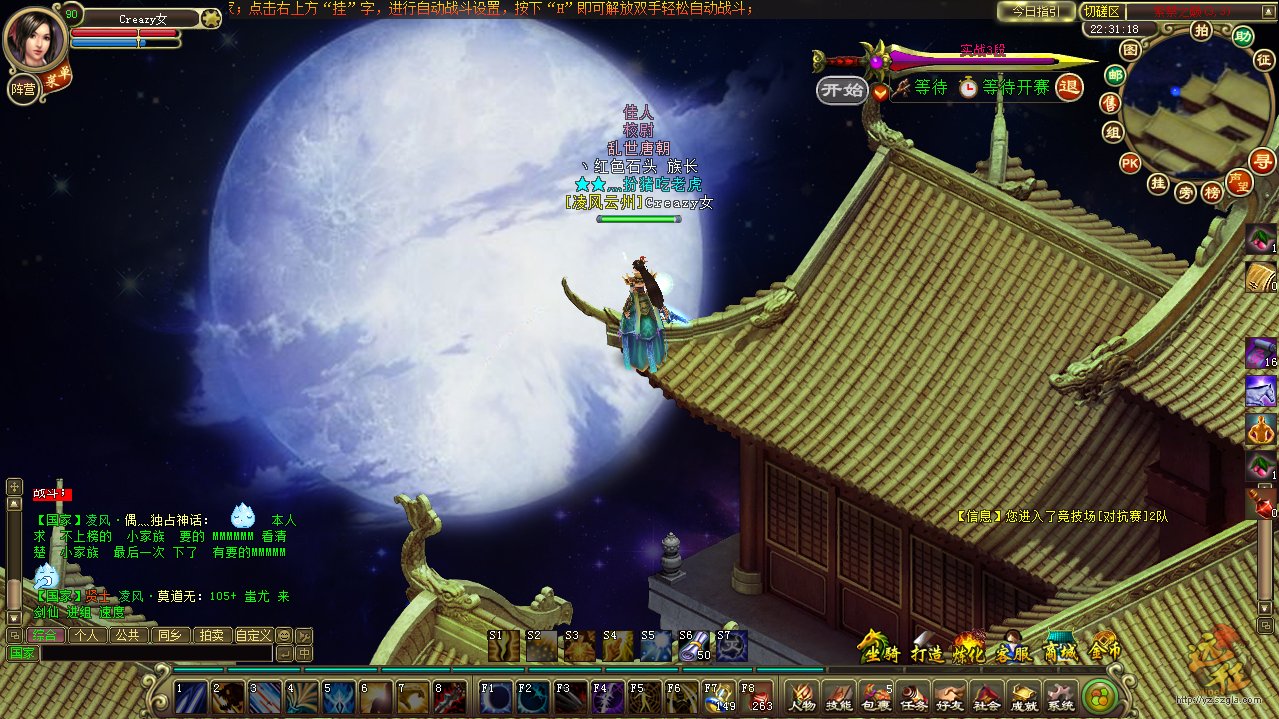This screenshot has height=719, width=1279.
Task: Click the chat text input field
Action: coord(156,653)
